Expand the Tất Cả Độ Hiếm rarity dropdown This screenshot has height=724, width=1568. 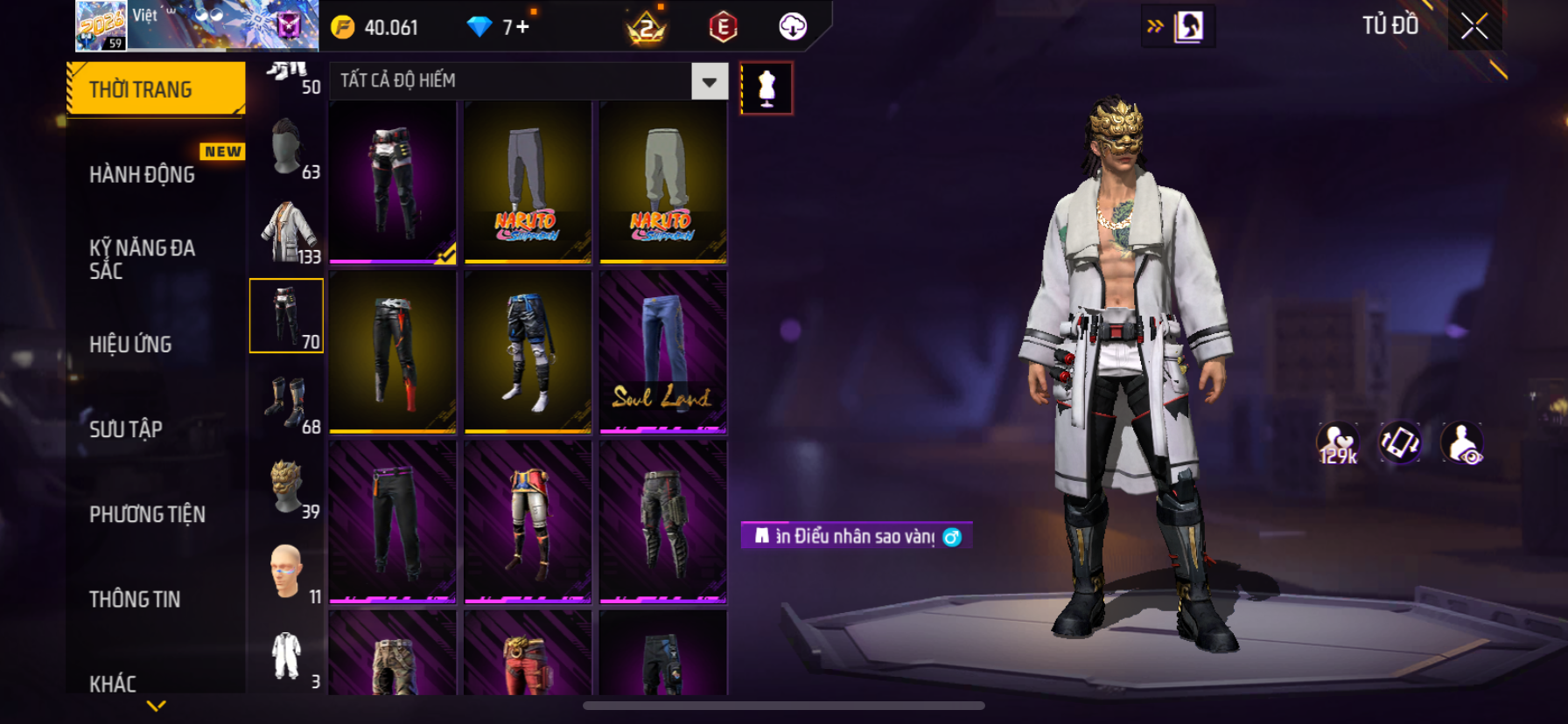709,81
